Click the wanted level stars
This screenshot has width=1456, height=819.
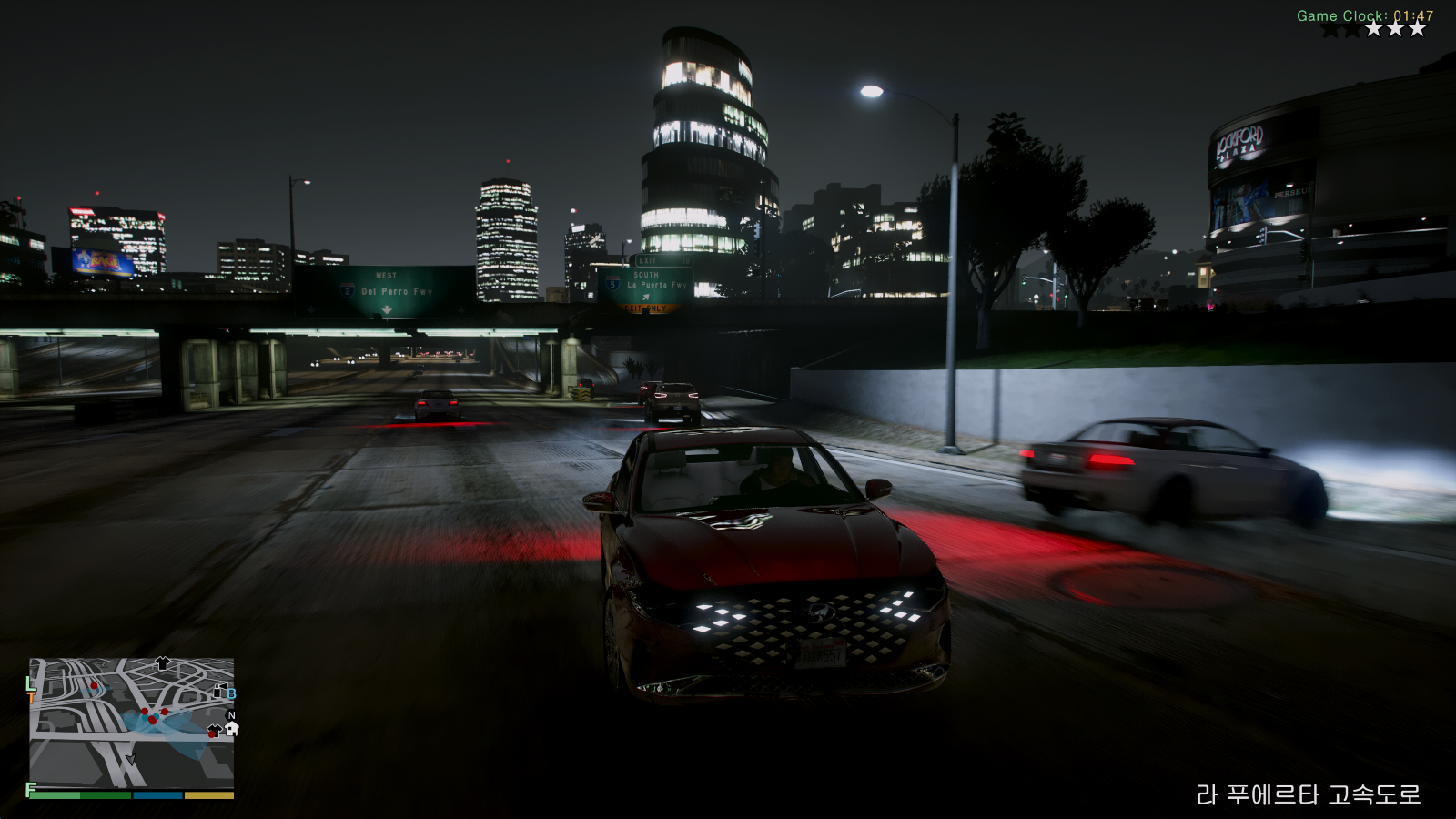1373,29
